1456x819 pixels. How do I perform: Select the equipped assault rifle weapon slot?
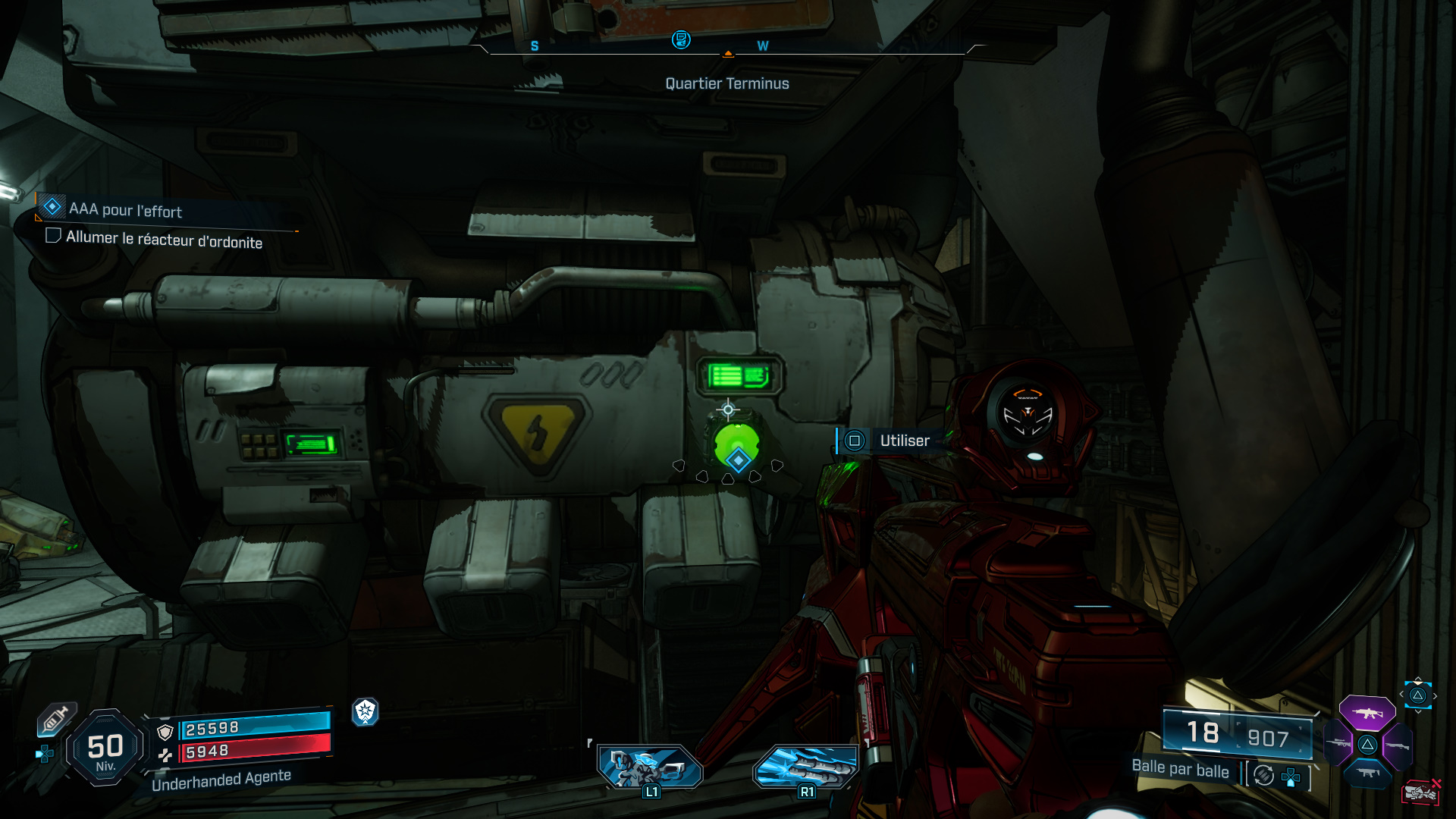1367,713
